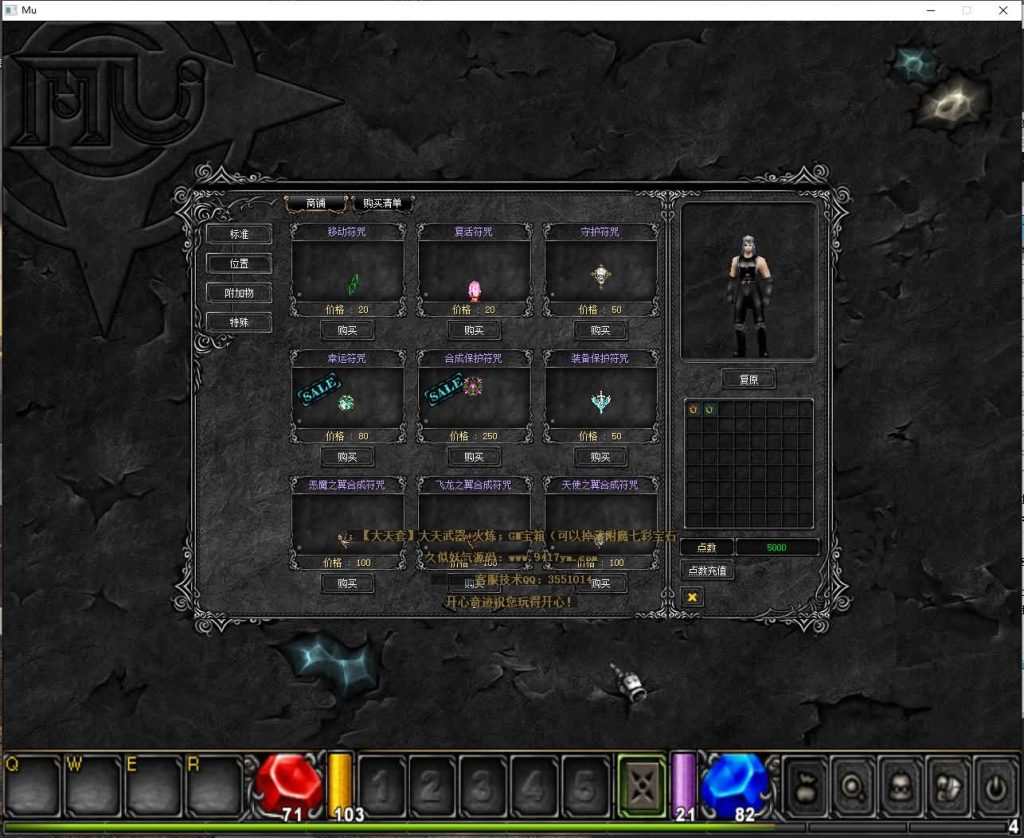Choose the 位置 category

(239, 264)
